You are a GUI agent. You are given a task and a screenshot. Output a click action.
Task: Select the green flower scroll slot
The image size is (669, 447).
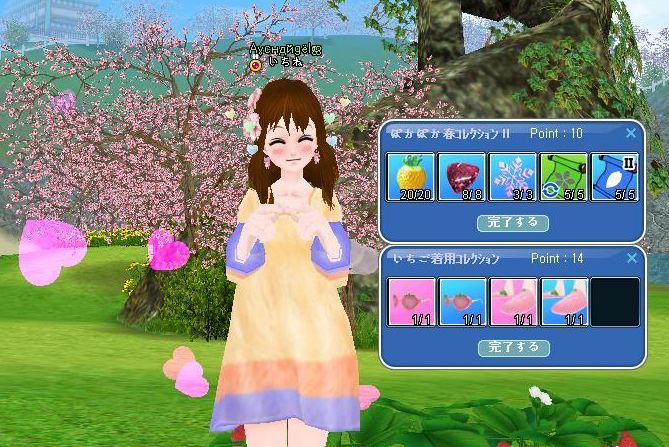564,177
